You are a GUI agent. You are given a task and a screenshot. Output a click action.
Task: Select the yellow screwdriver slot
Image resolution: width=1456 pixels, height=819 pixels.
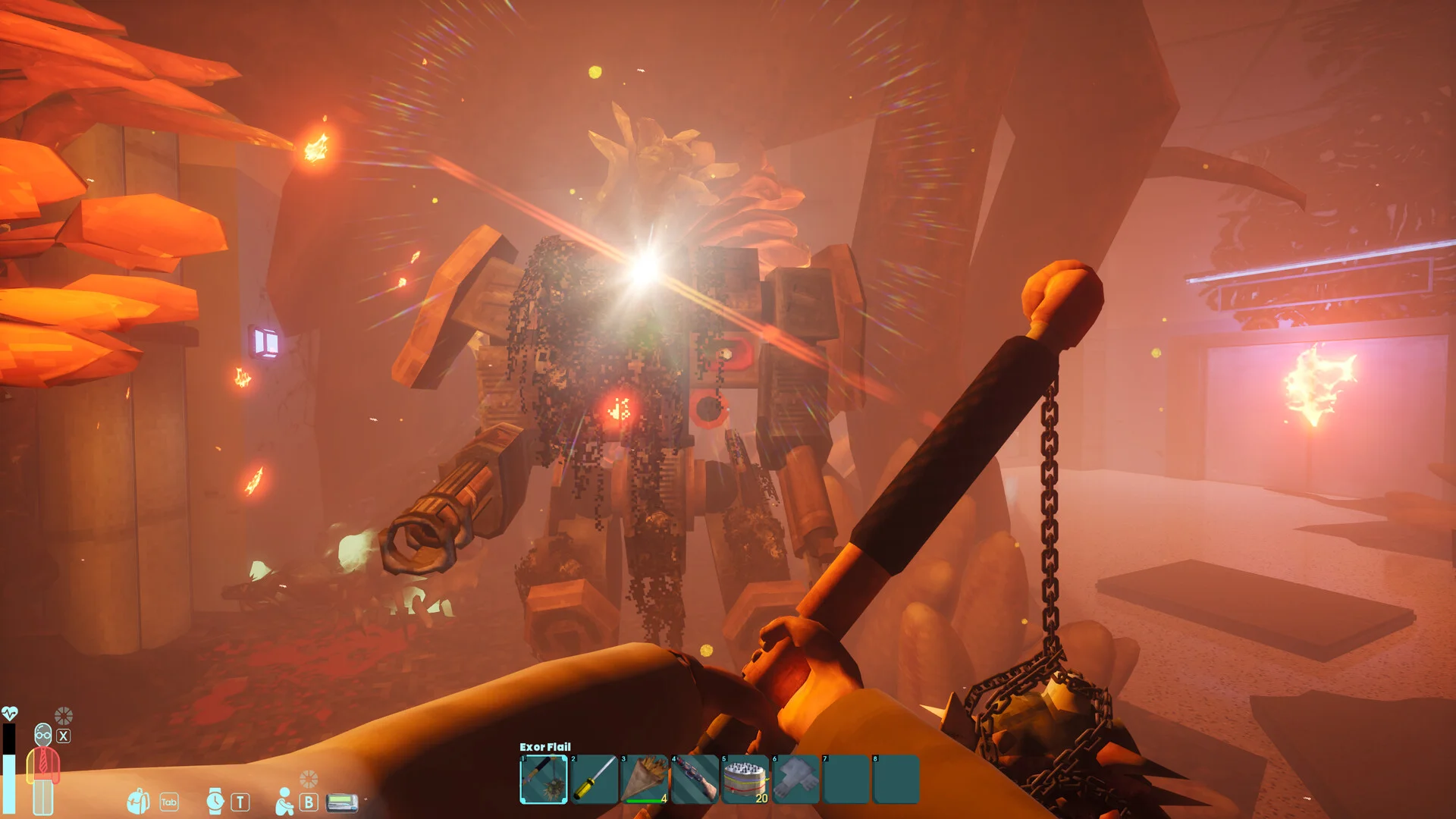pos(595,779)
